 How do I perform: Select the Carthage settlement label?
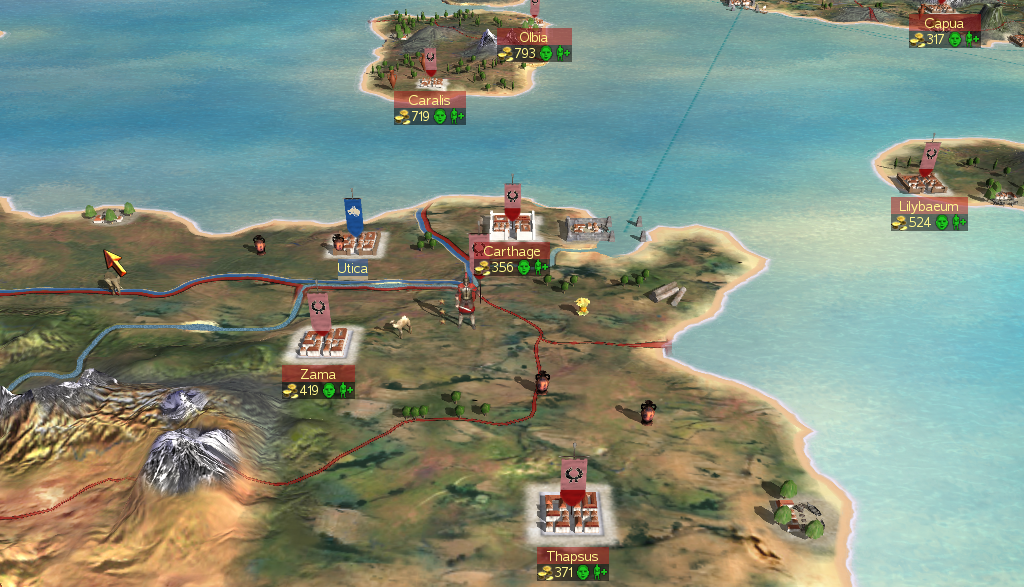click(511, 252)
